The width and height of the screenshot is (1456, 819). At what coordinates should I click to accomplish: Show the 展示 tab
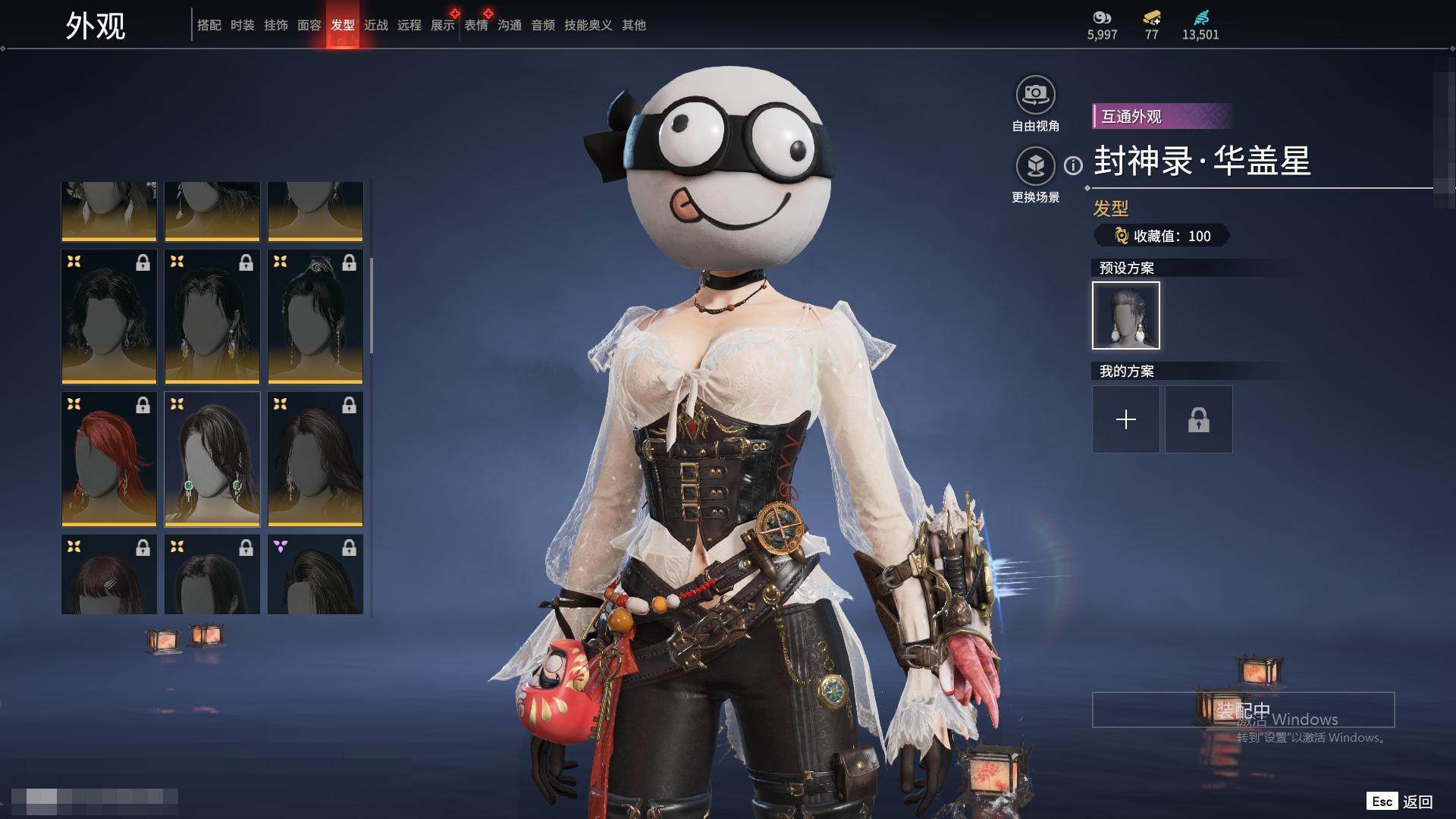click(442, 25)
